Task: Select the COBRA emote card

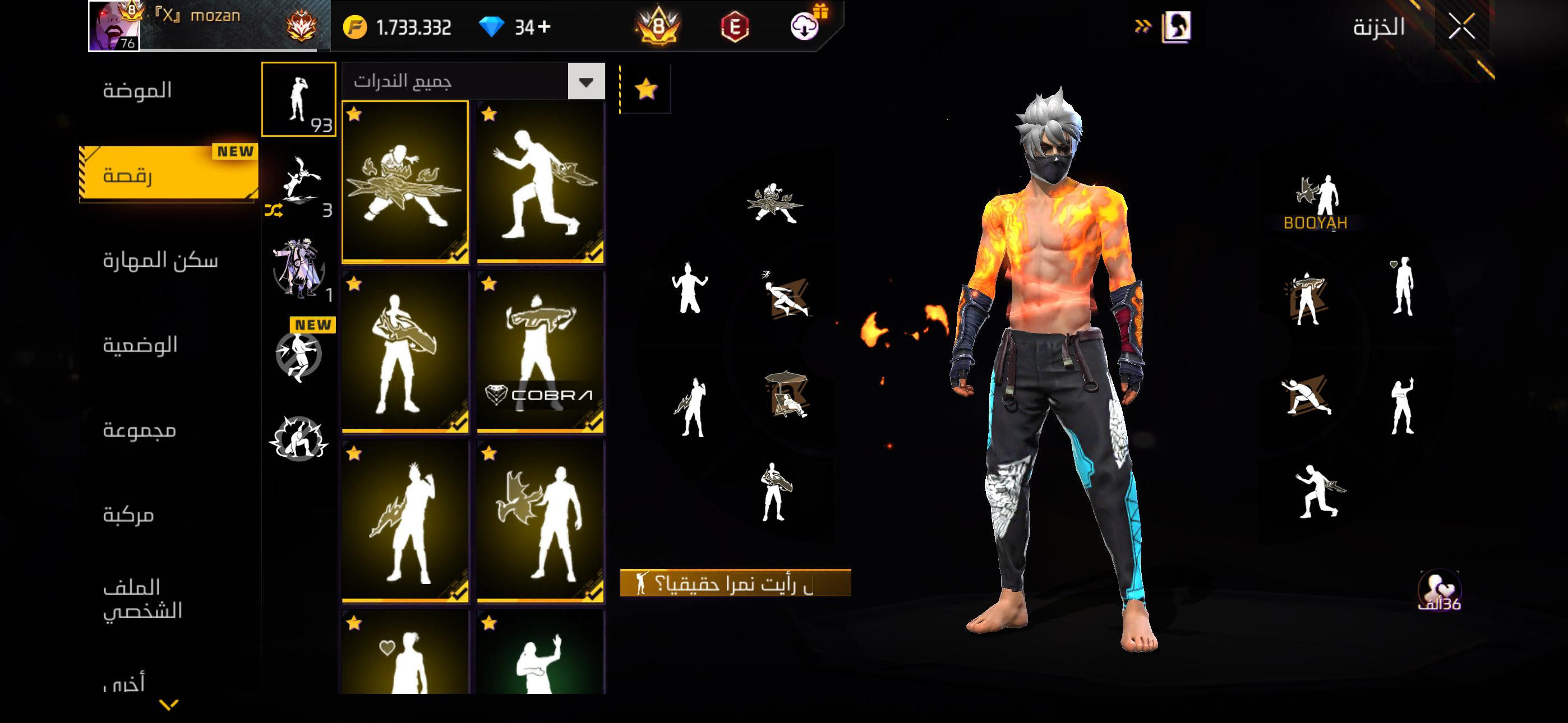Action: [541, 352]
